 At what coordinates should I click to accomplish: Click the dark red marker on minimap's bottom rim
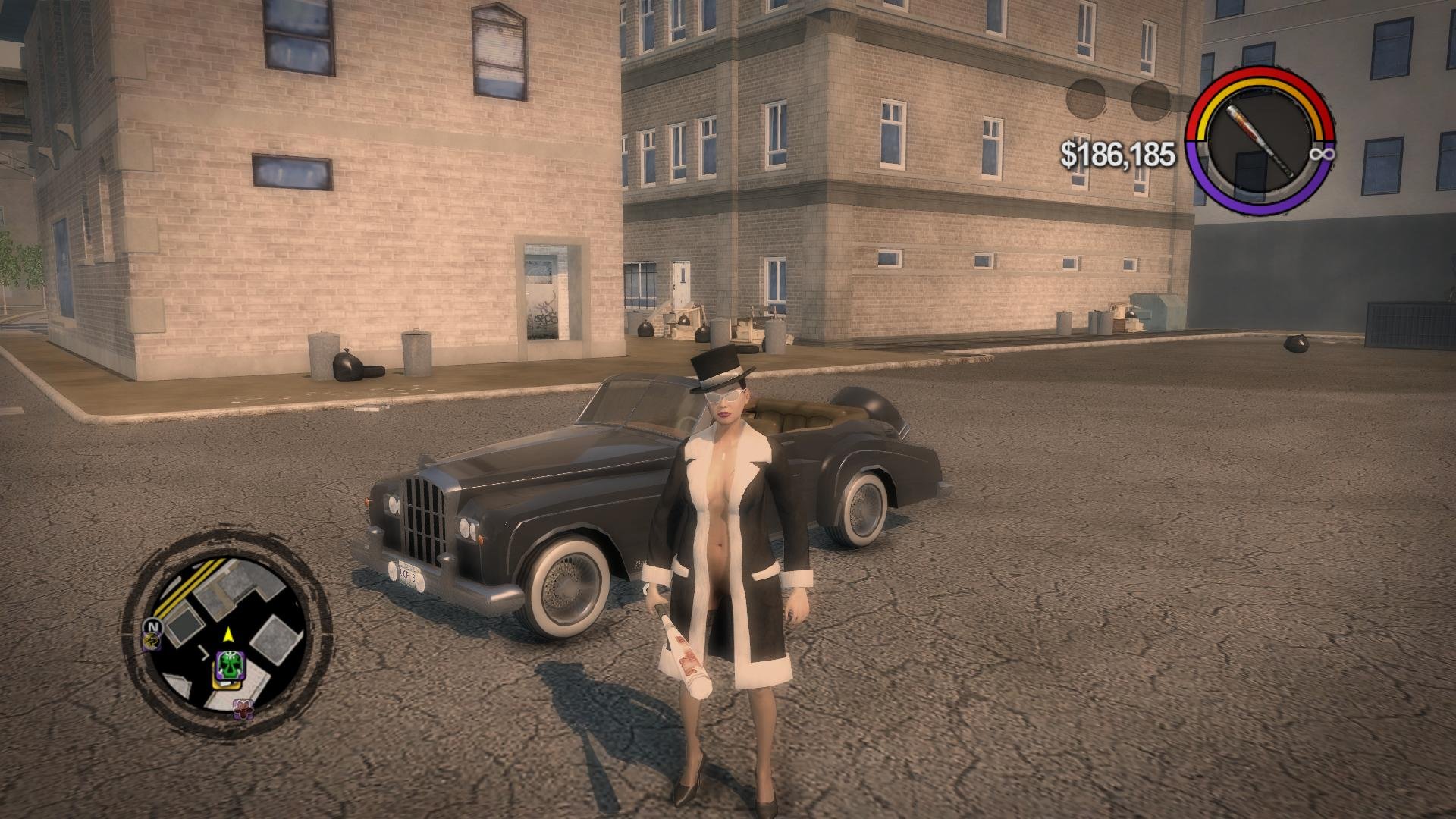click(243, 708)
